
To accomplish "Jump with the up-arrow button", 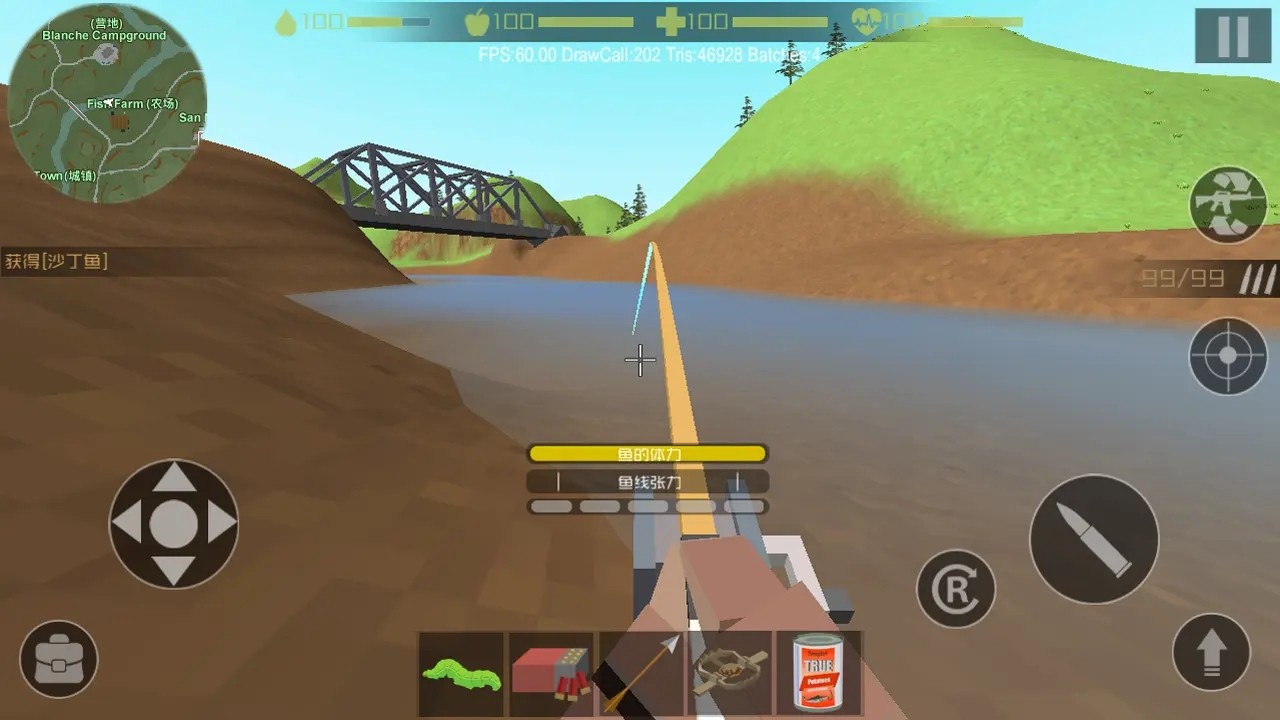I will pos(1211,650).
